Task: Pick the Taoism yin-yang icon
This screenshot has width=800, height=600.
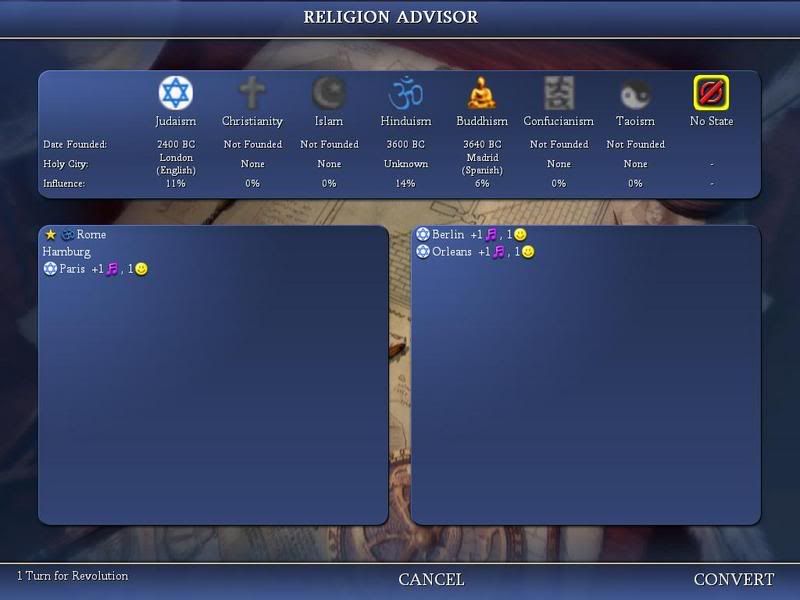Action: [635, 93]
